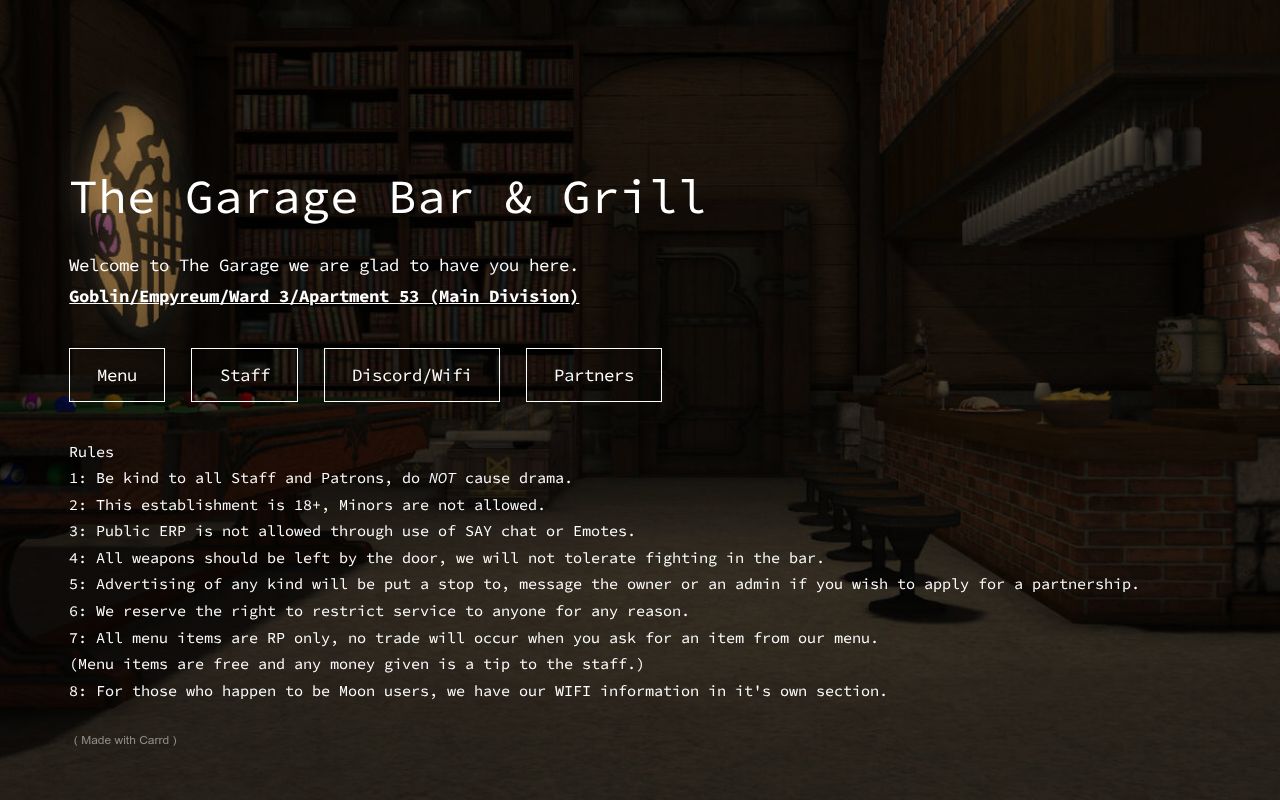Click the Rules heading
The image size is (1280, 800).
91,452
